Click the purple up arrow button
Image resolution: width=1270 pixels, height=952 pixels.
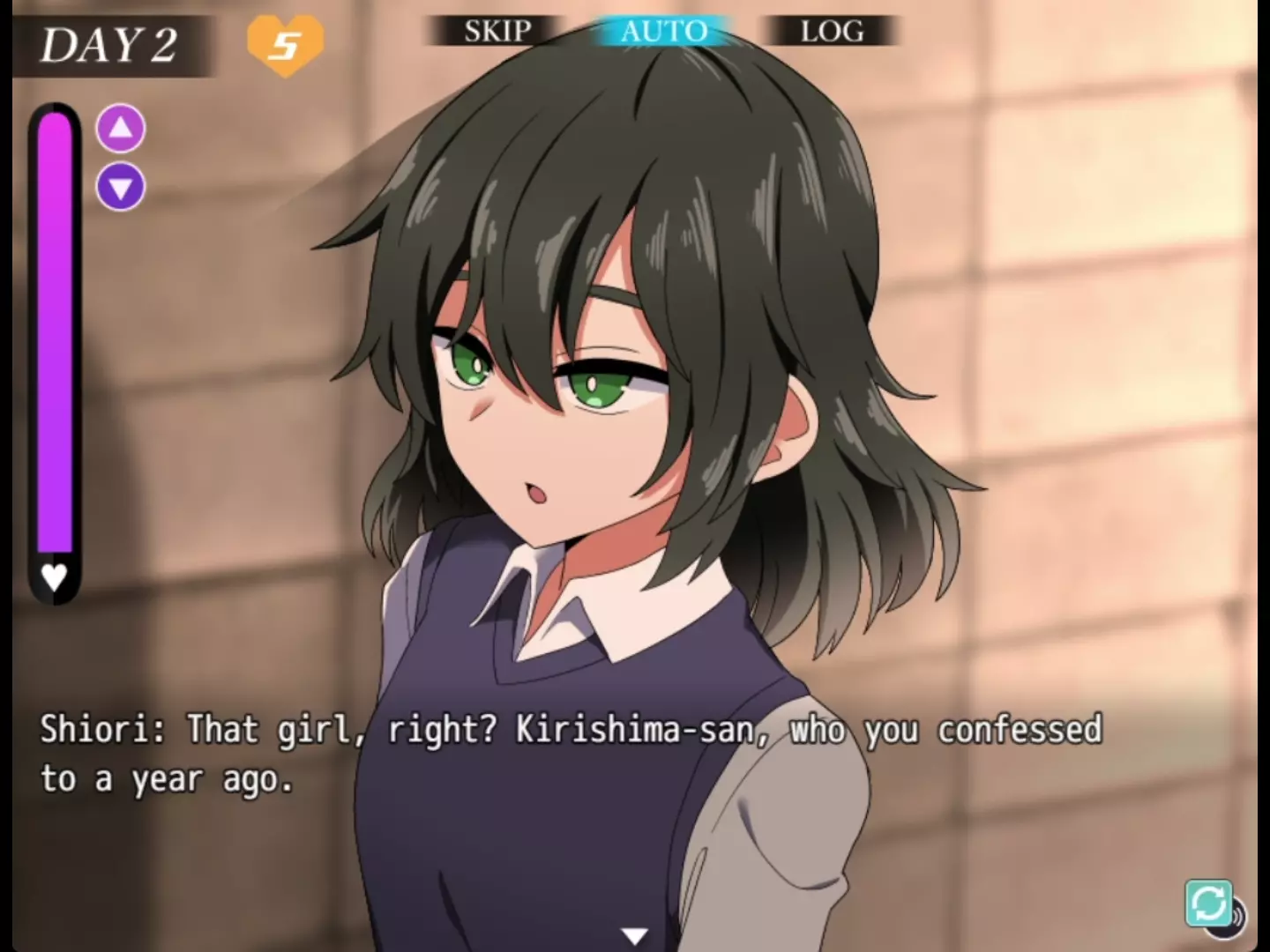[x=121, y=129]
